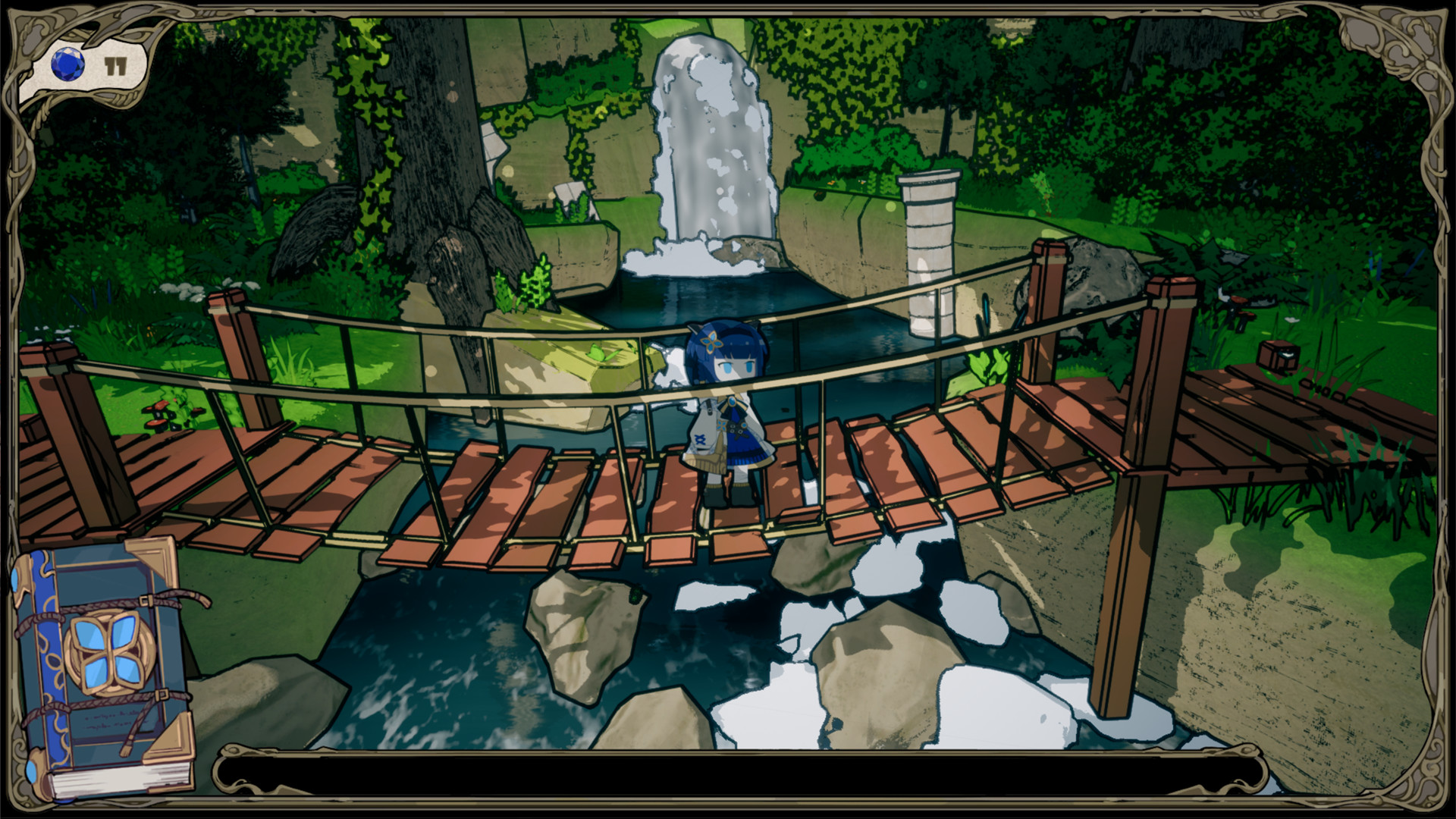This screenshot has width=1456, height=819.
Task: Open the book's leather strap buckle
Action: [x=146, y=601]
